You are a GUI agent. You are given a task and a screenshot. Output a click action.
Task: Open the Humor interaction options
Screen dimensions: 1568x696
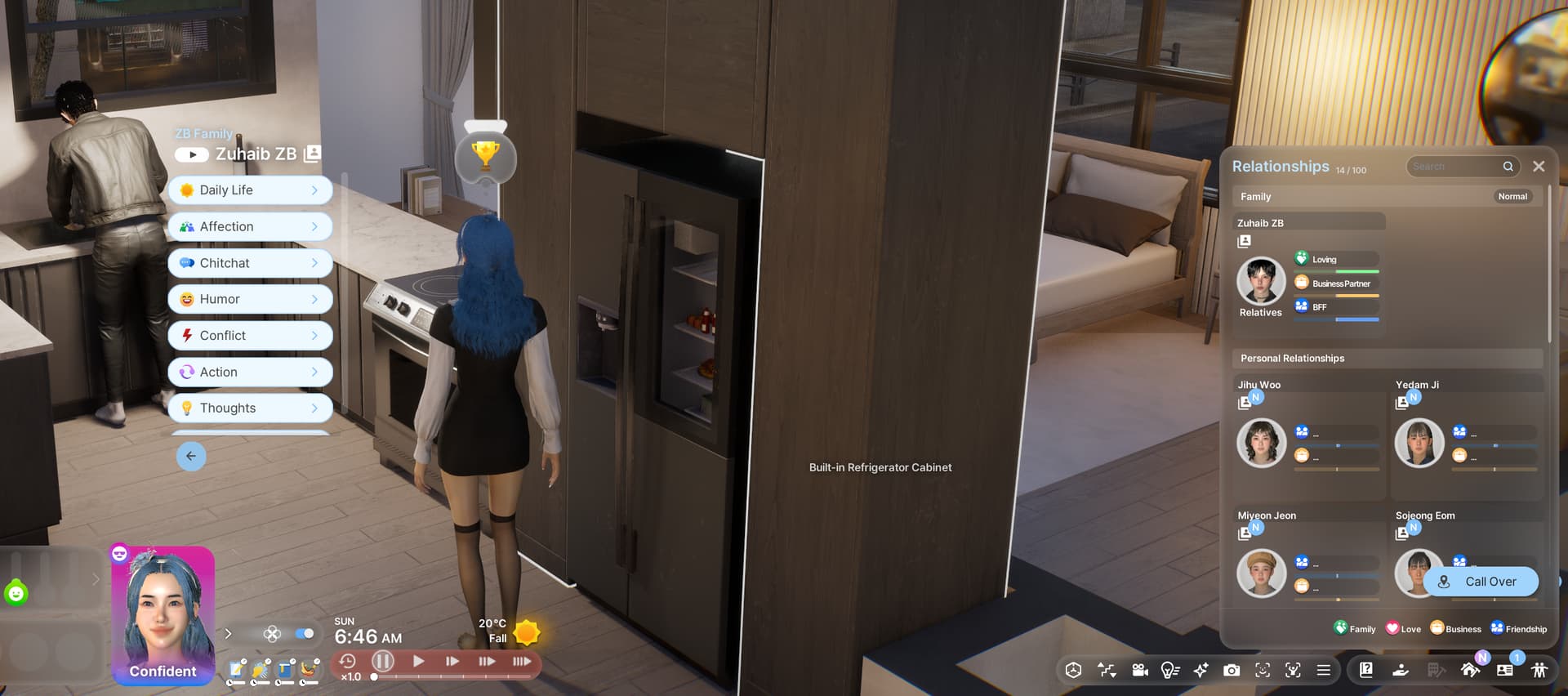pyautogui.click(x=250, y=299)
